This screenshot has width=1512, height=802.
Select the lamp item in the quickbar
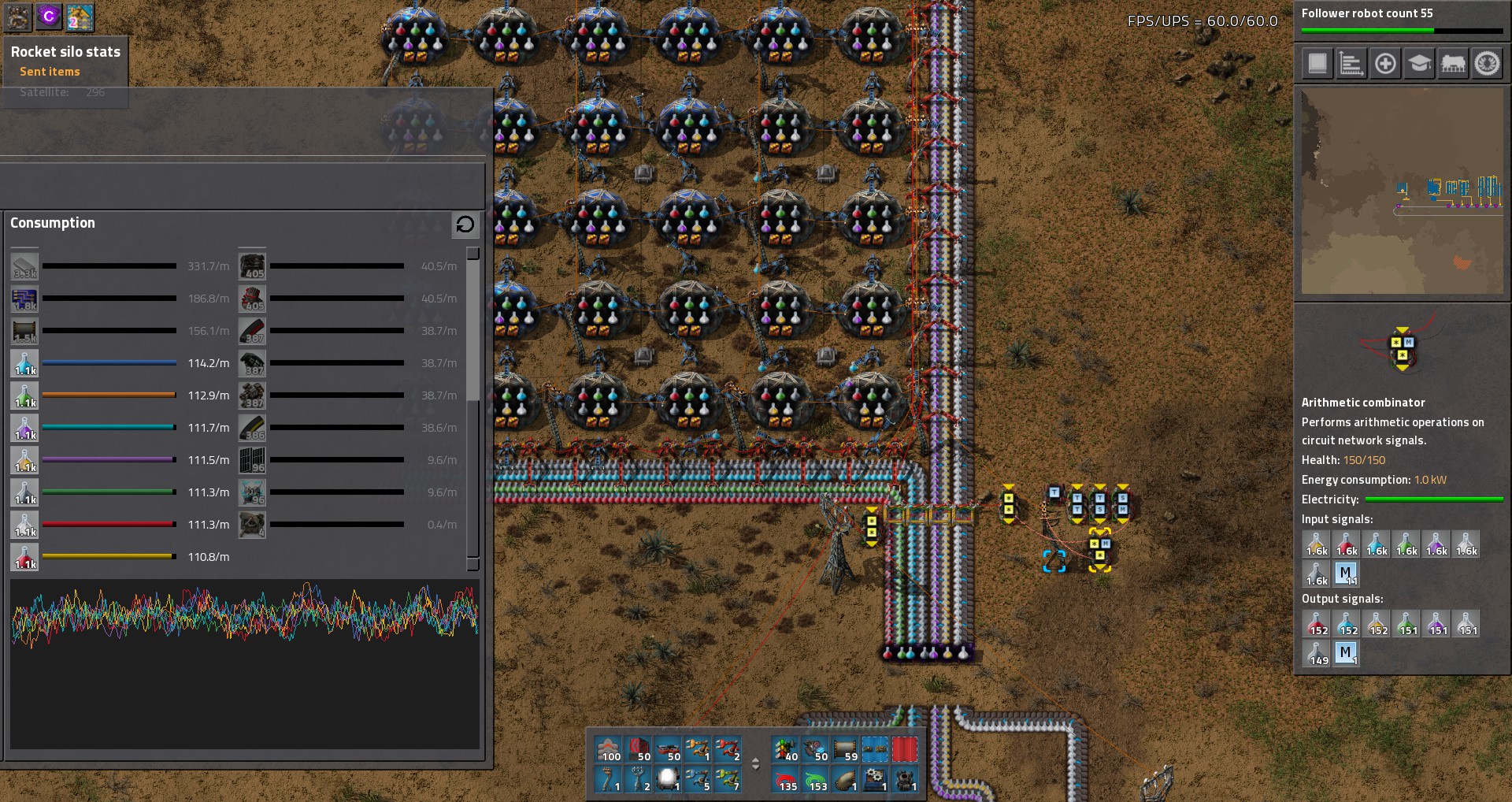click(x=668, y=779)
